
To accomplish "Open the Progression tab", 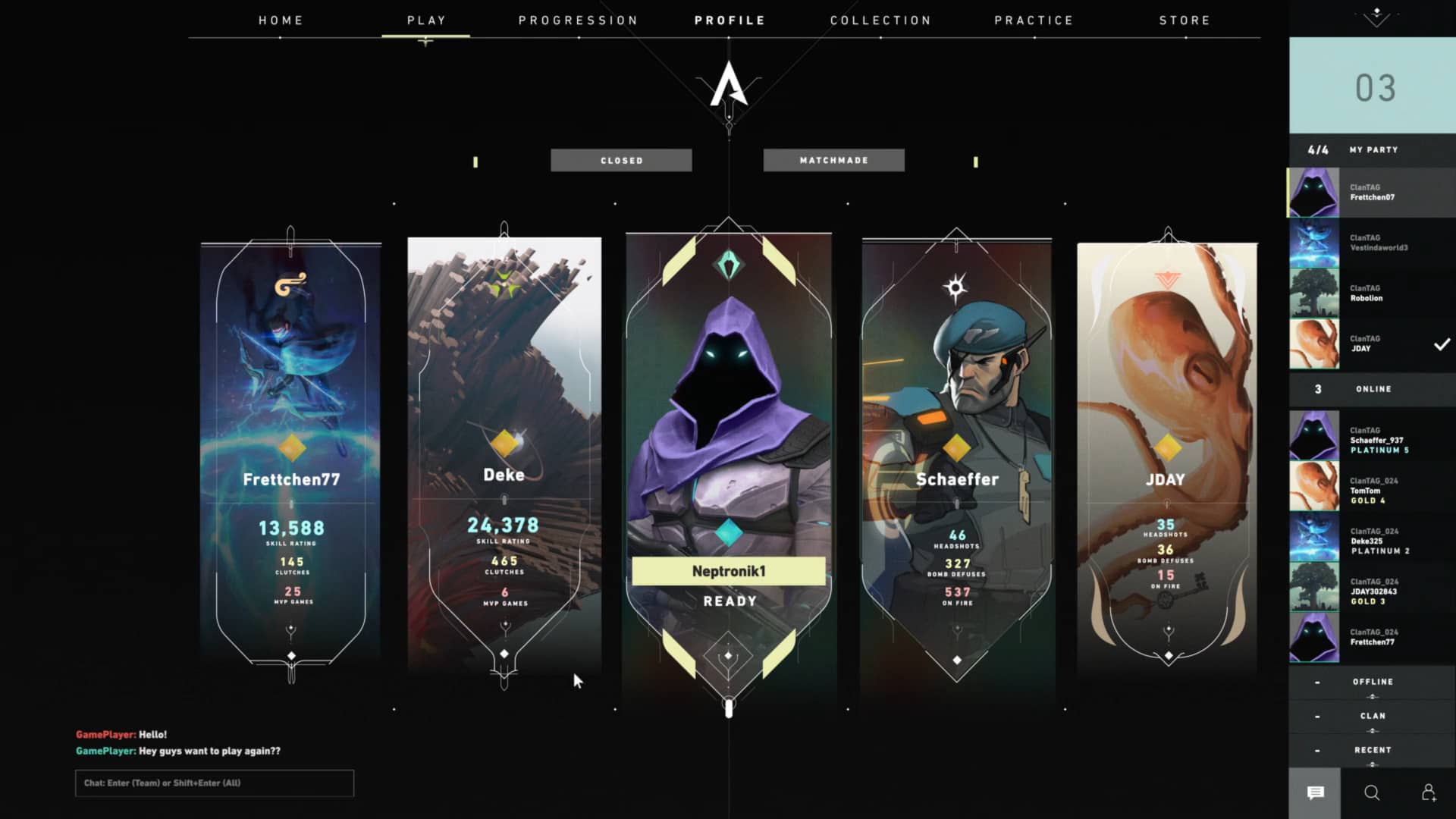I will [x=578, y=20].
